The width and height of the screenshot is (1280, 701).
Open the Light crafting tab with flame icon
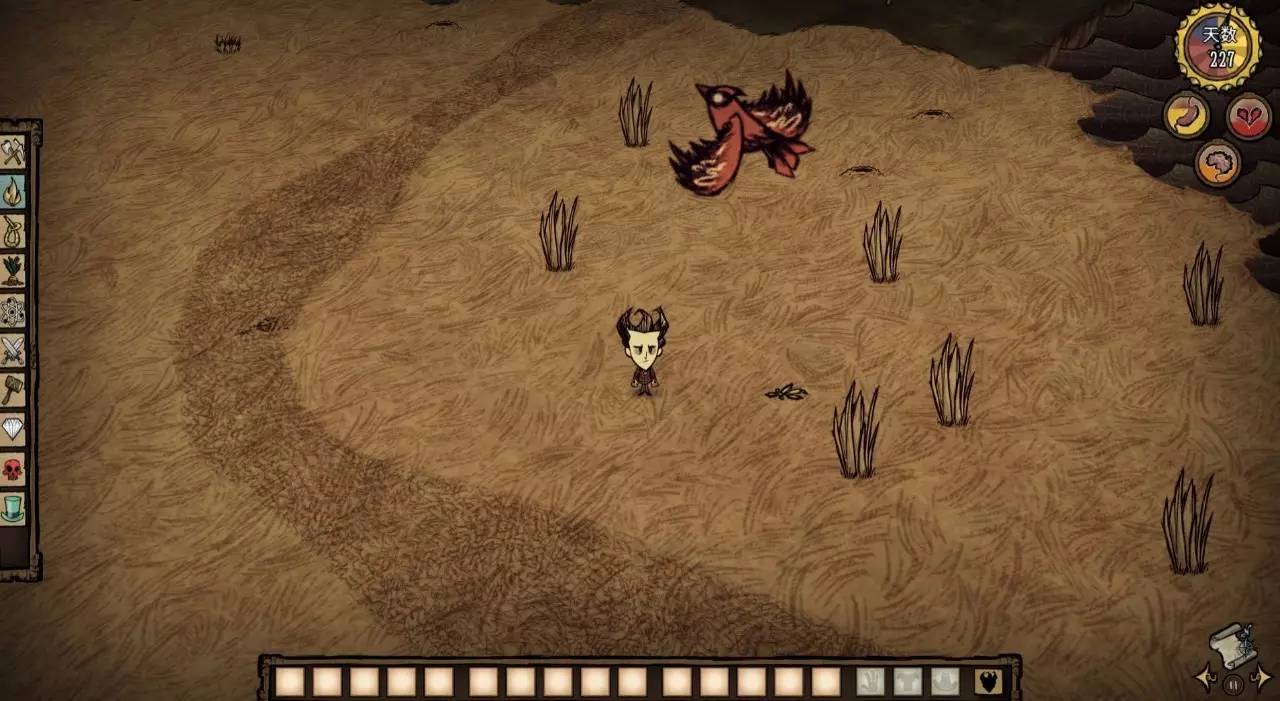[x=13, y=191]
